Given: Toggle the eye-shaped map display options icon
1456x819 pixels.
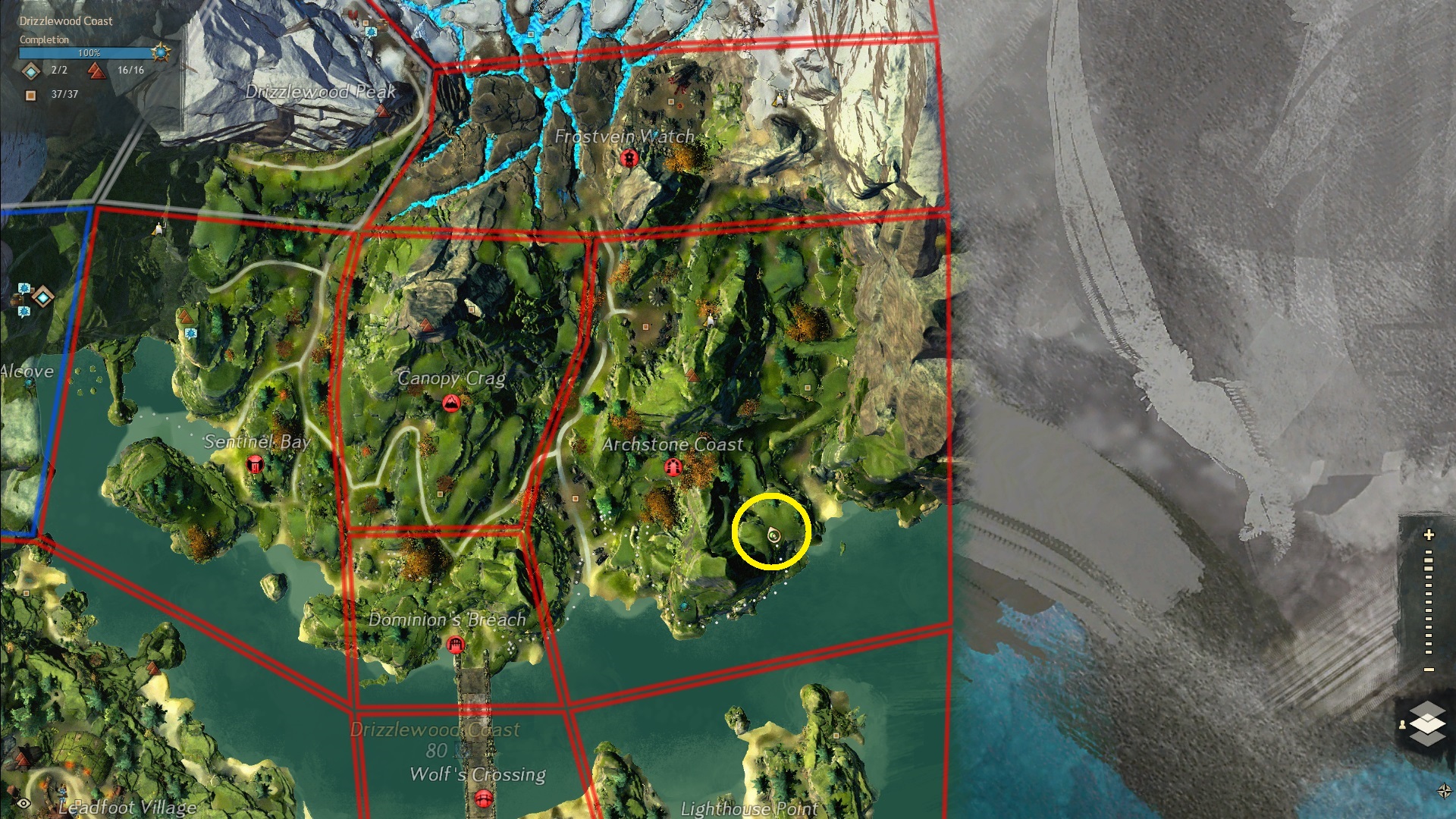Looking at the screenshot, I should tap(24, 804).
